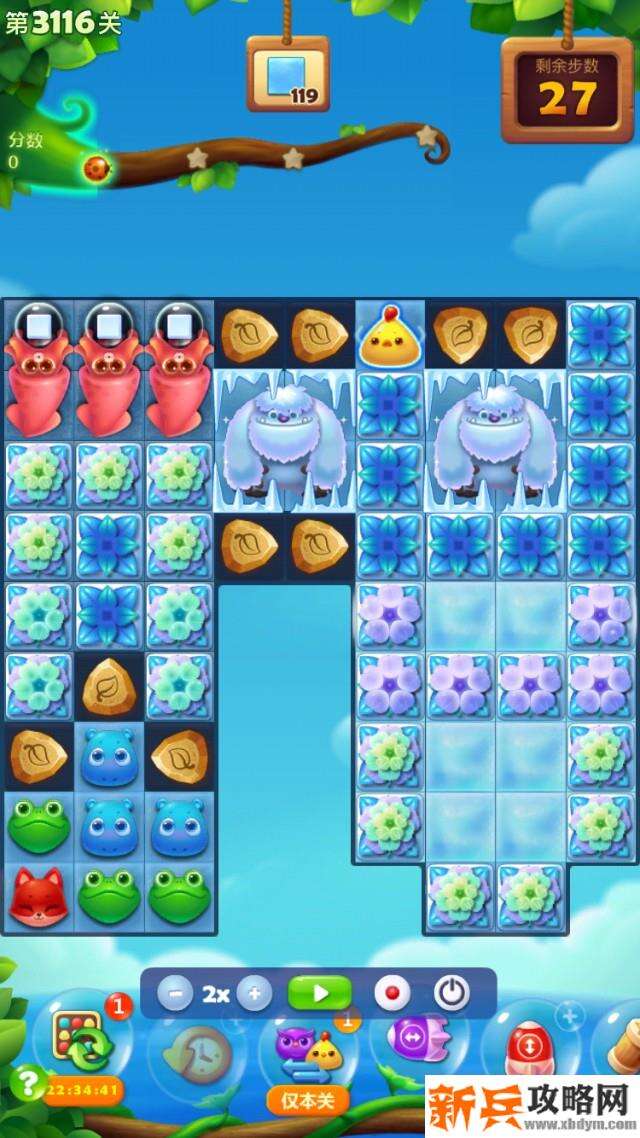This screenshot has width=640, height=1138.
Task: Increase playback speed with the plus button
Action: pyautogui.click(x=254, y=994)
